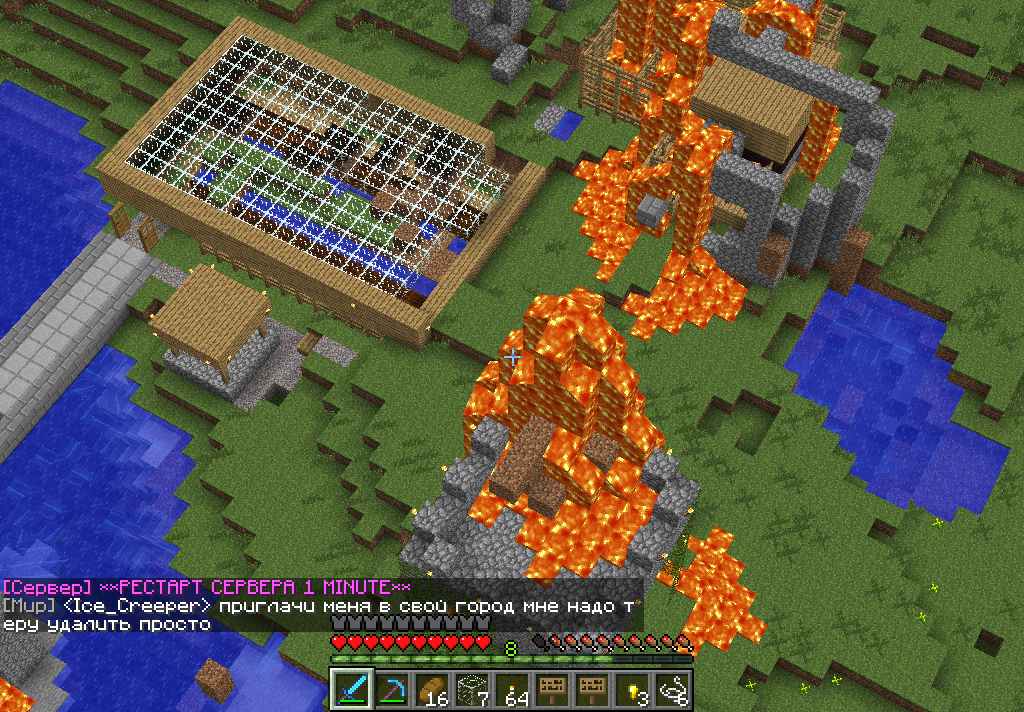Select the diamond pickaxe hotbar slot
Viewport: 1024px width, 712px height.
coord(392,689)
